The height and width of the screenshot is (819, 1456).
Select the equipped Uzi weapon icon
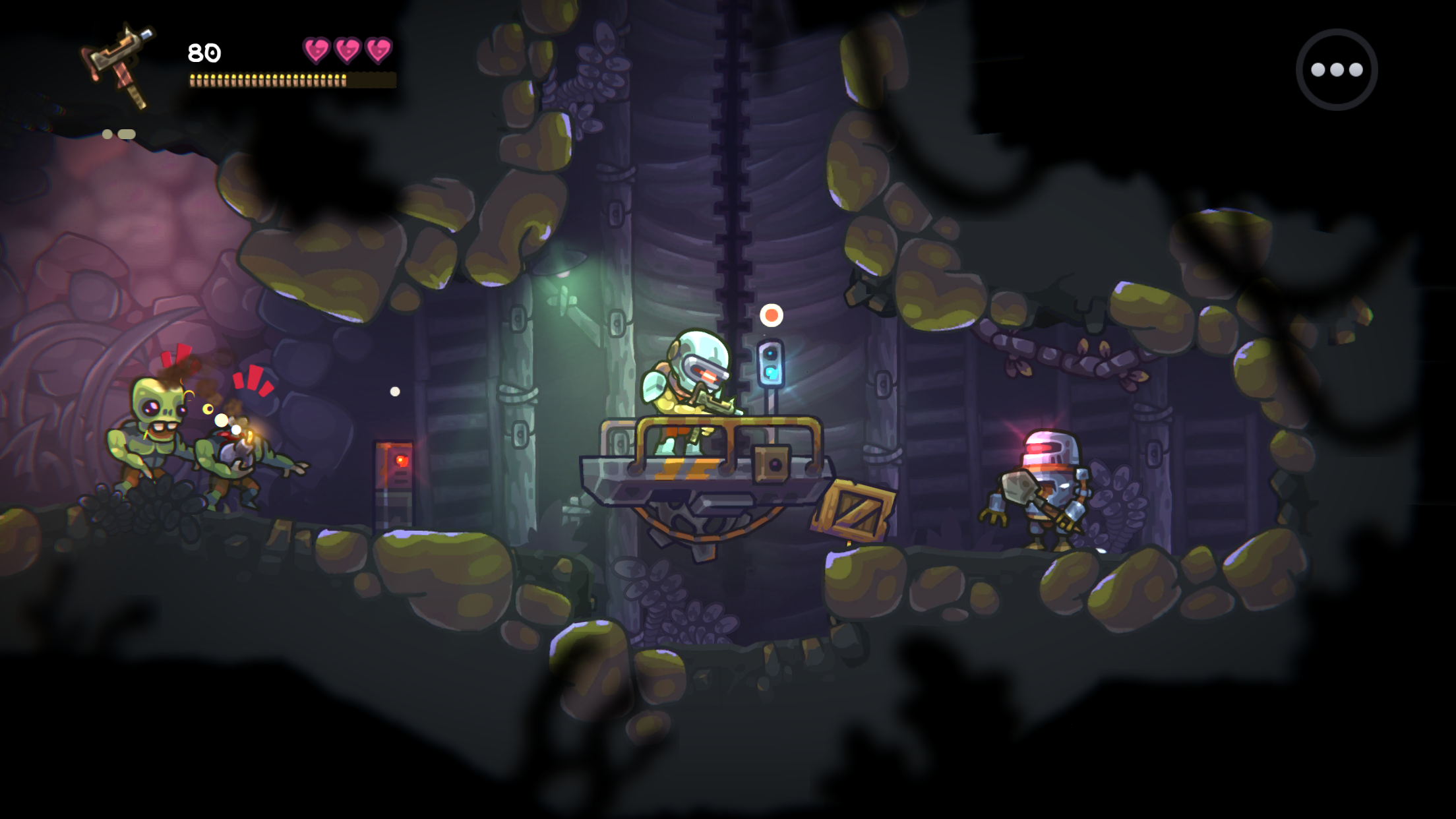119,63
